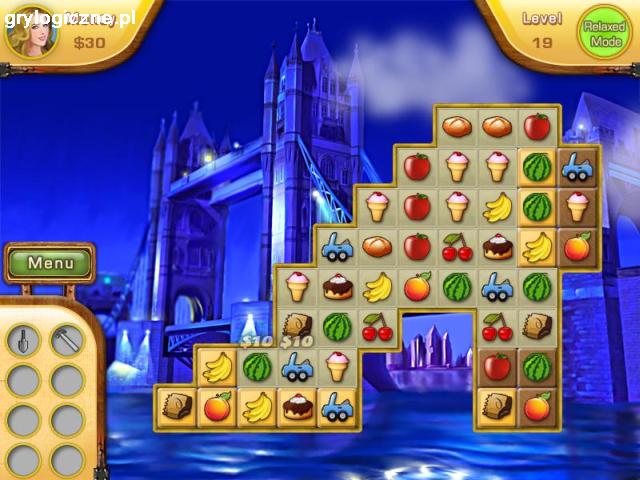The image size is (640, 480).
Task: Pick the blue car on the dark brown tile
Action: pos(577,167)
